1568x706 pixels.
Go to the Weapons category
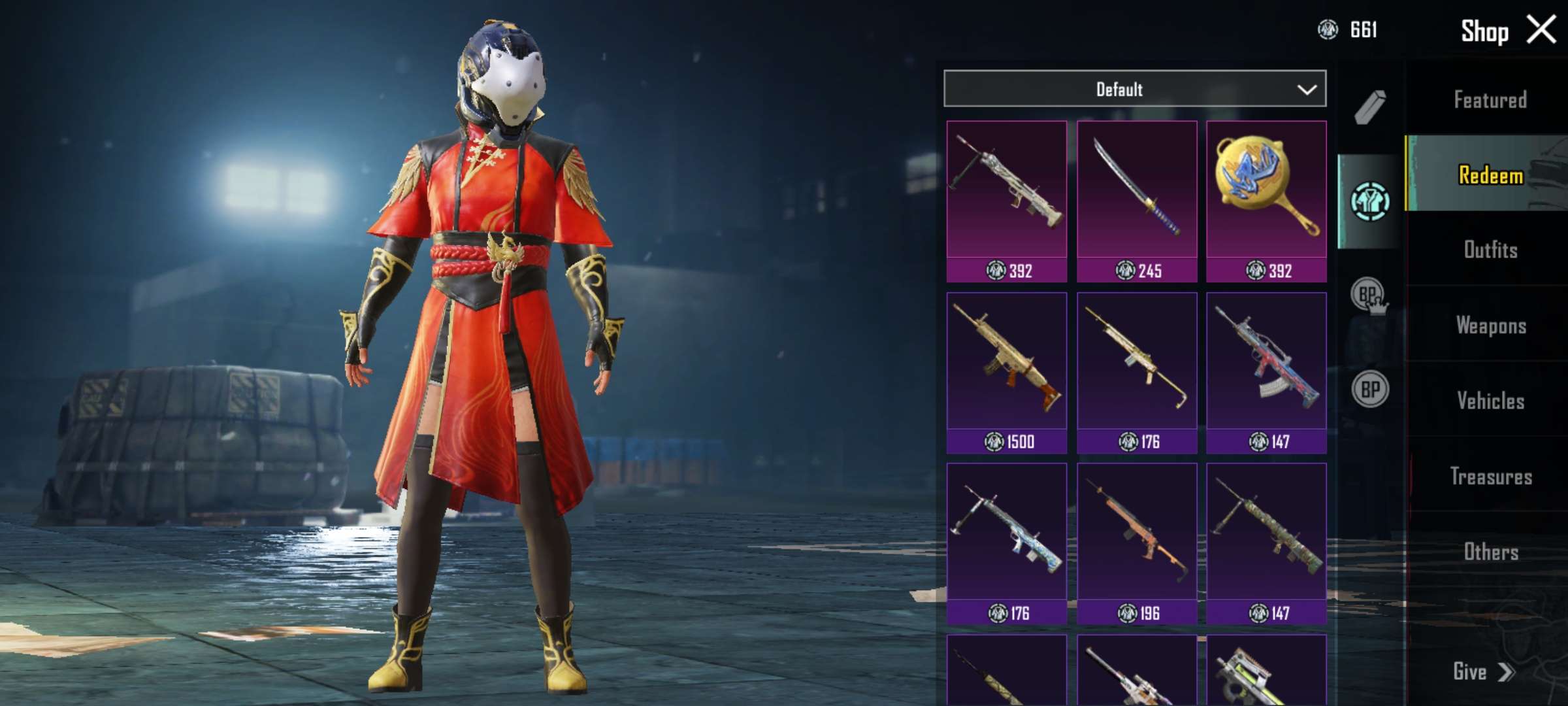[1490, 325]
